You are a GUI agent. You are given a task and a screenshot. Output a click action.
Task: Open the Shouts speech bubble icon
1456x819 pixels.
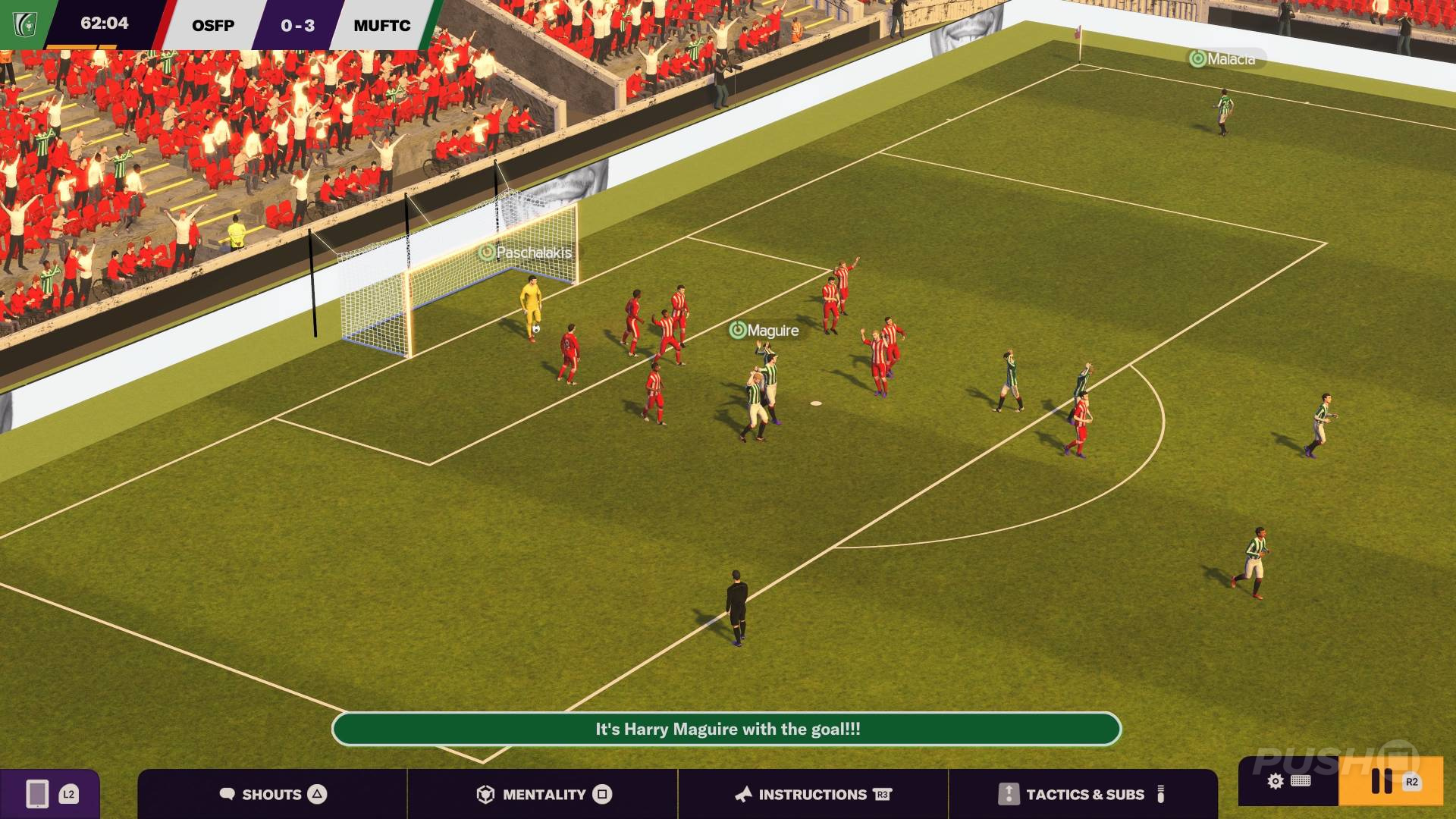(x=227, y=794)
